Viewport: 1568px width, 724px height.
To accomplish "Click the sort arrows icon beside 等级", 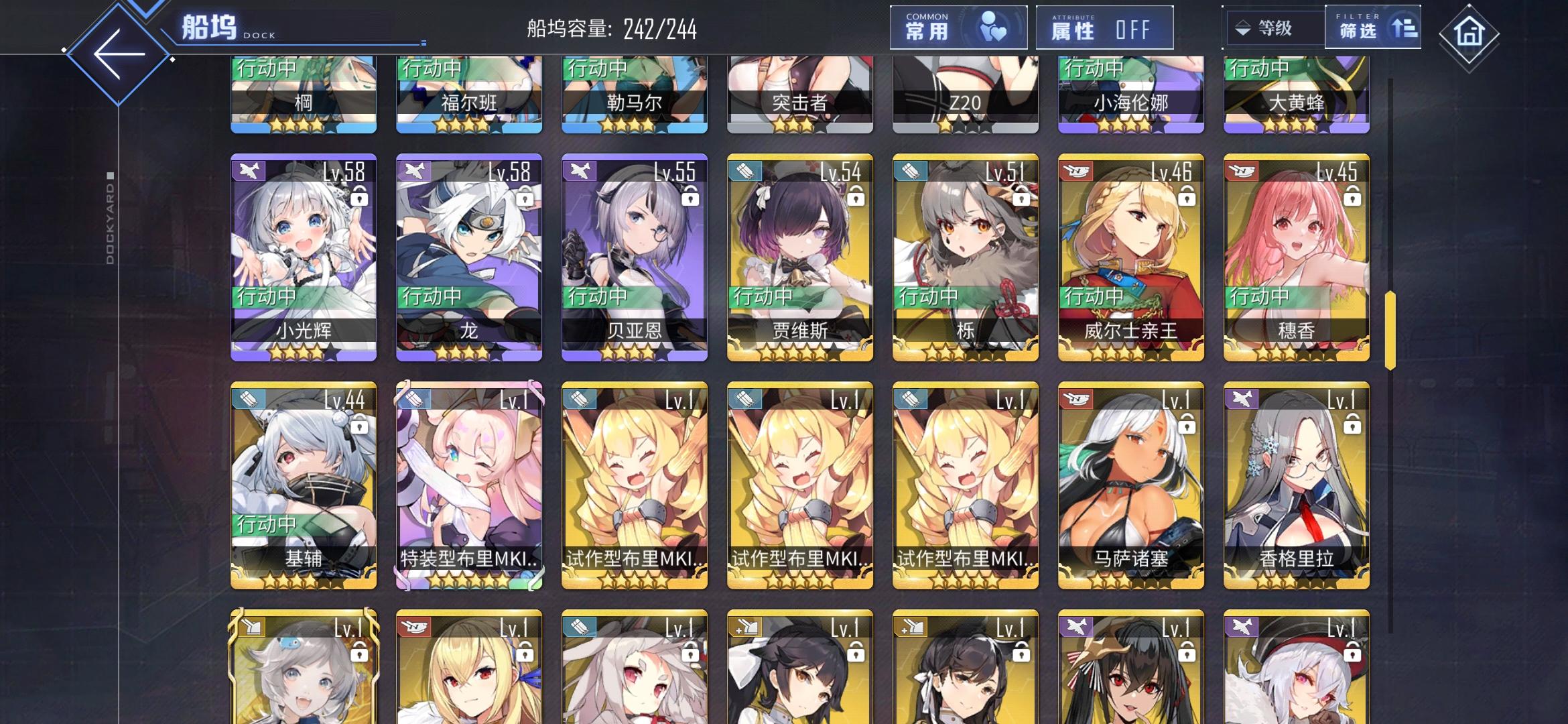I will (x=1244, y=27).
